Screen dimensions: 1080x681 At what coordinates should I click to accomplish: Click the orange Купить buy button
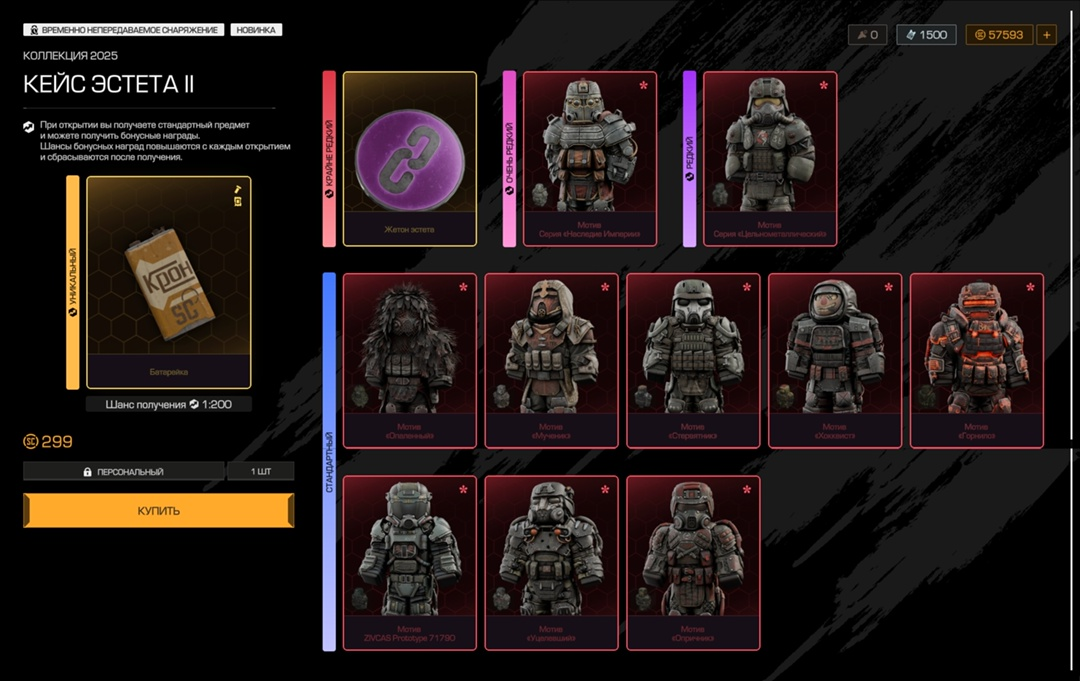click(x=159, y=510)
